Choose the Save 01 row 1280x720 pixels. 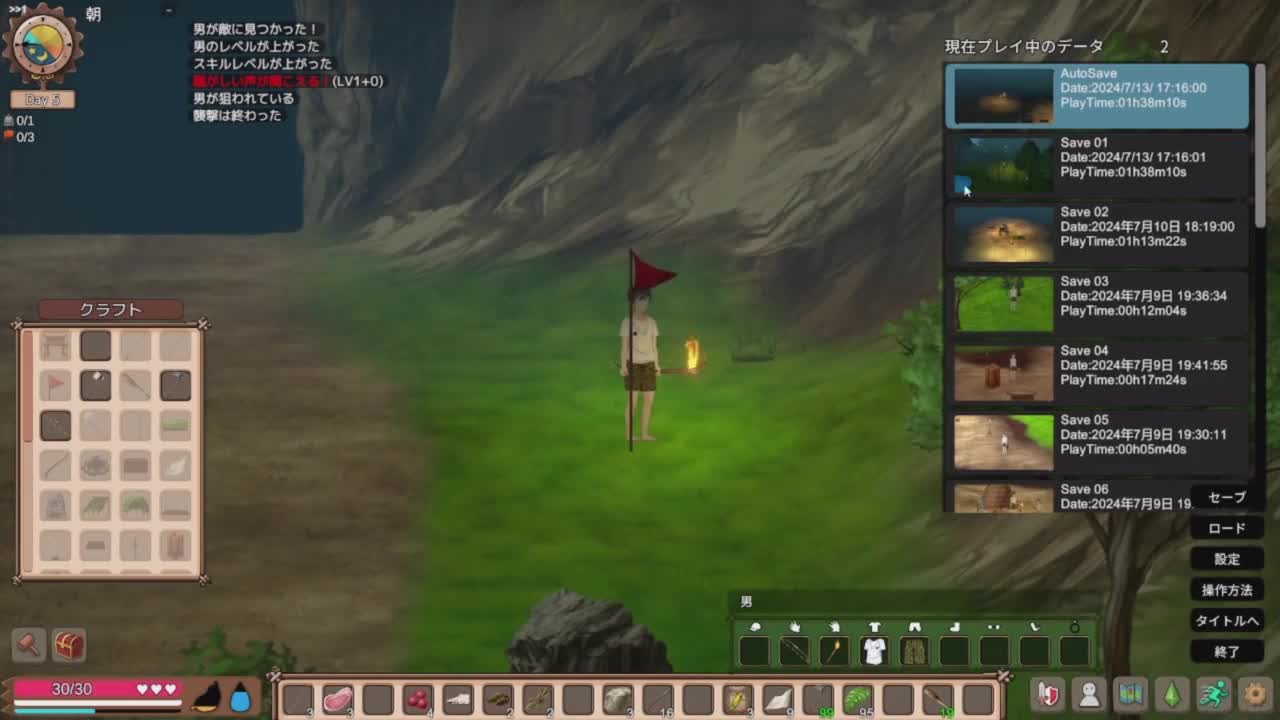[1097, 165]
